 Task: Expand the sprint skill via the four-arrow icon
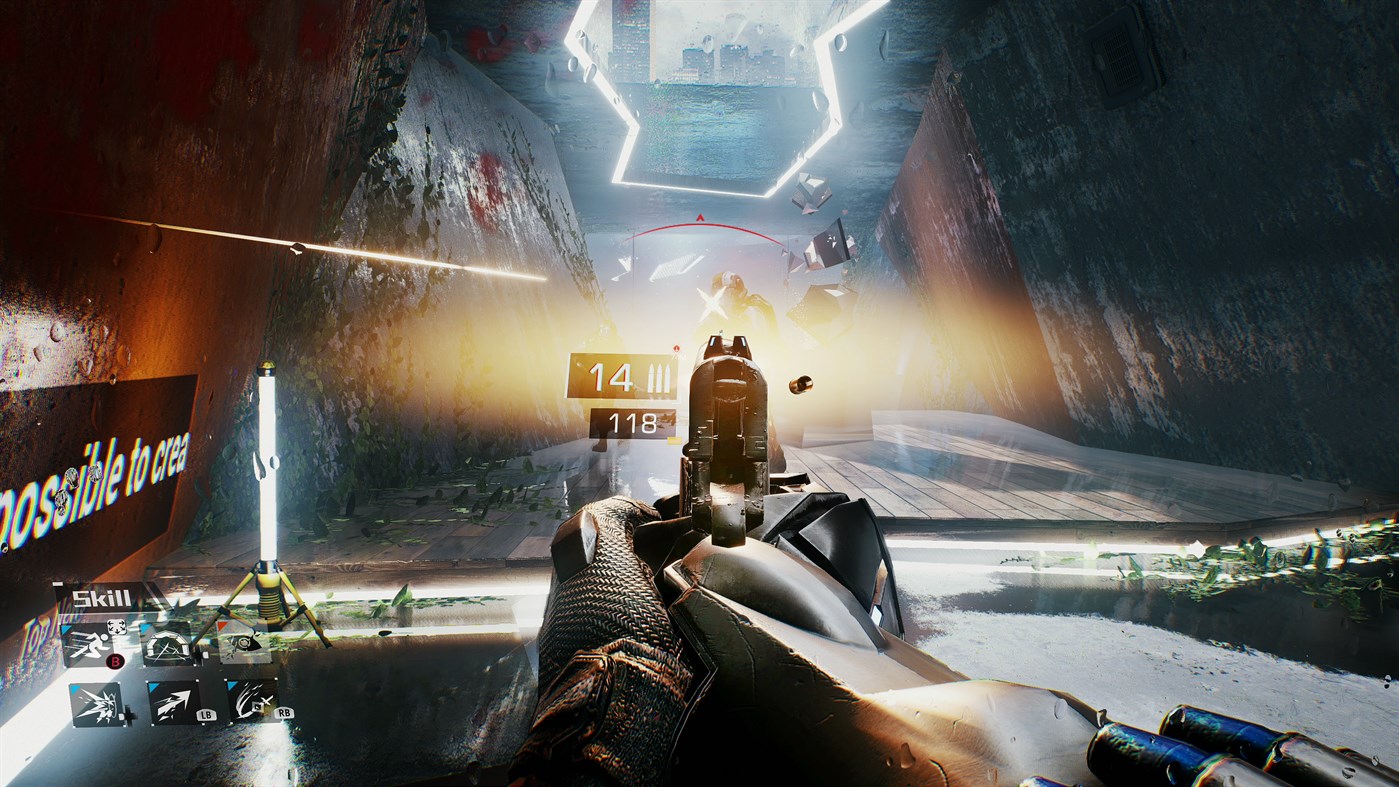coord(116,627)
